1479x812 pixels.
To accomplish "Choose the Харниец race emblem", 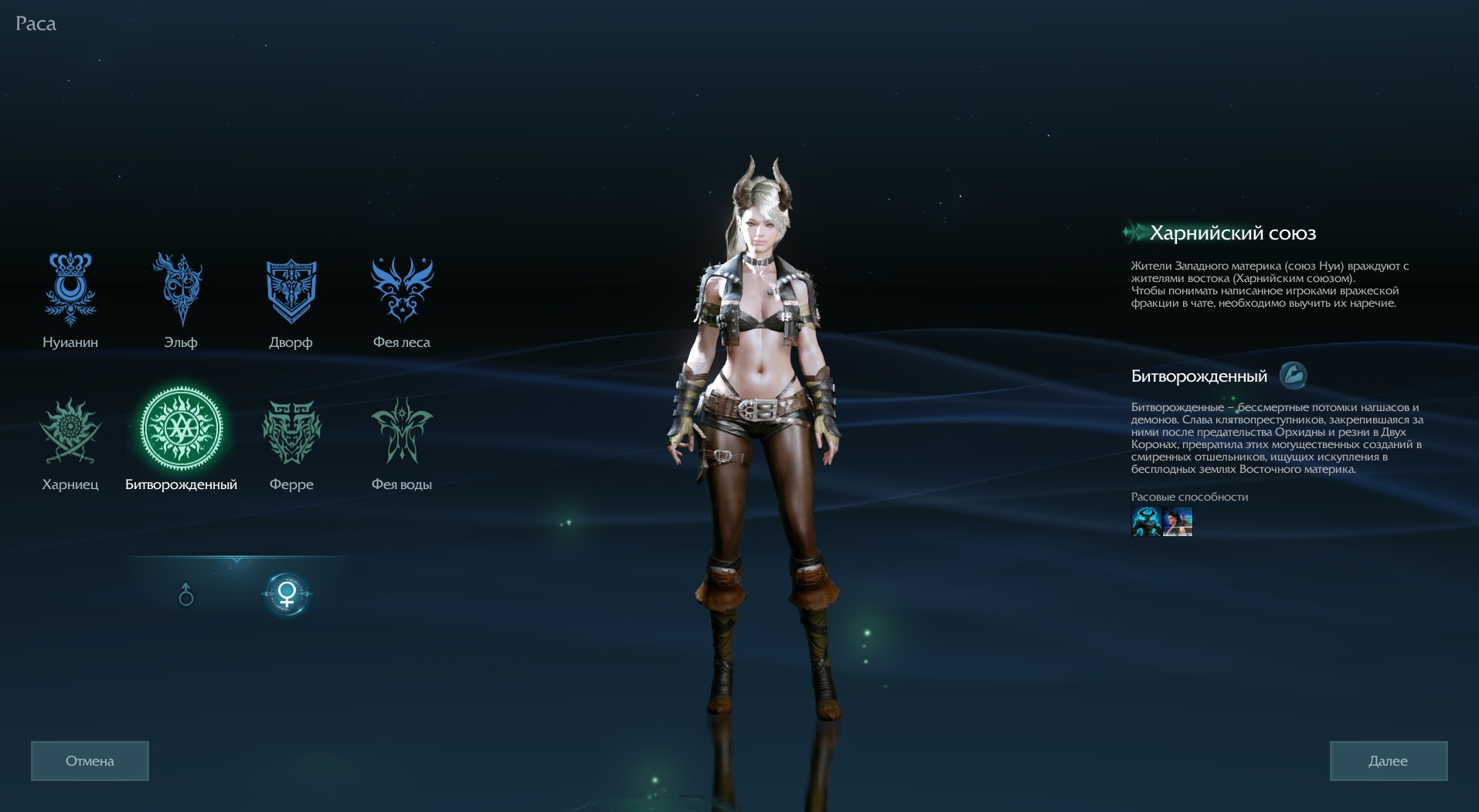I will tap(70, 431).
